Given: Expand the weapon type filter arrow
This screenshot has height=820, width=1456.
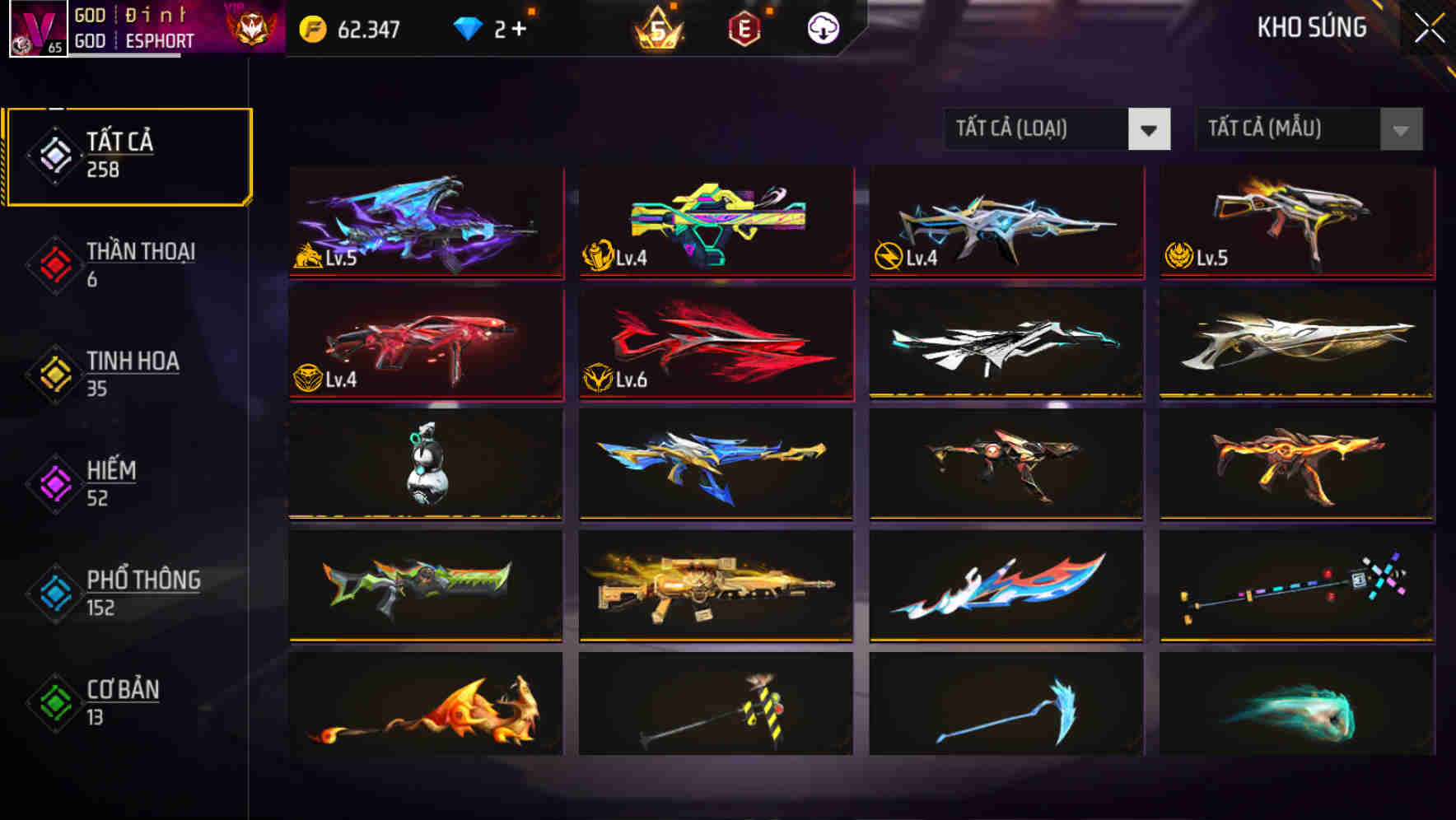Looking at the screenshot, I should click(x=1150, y=129).
